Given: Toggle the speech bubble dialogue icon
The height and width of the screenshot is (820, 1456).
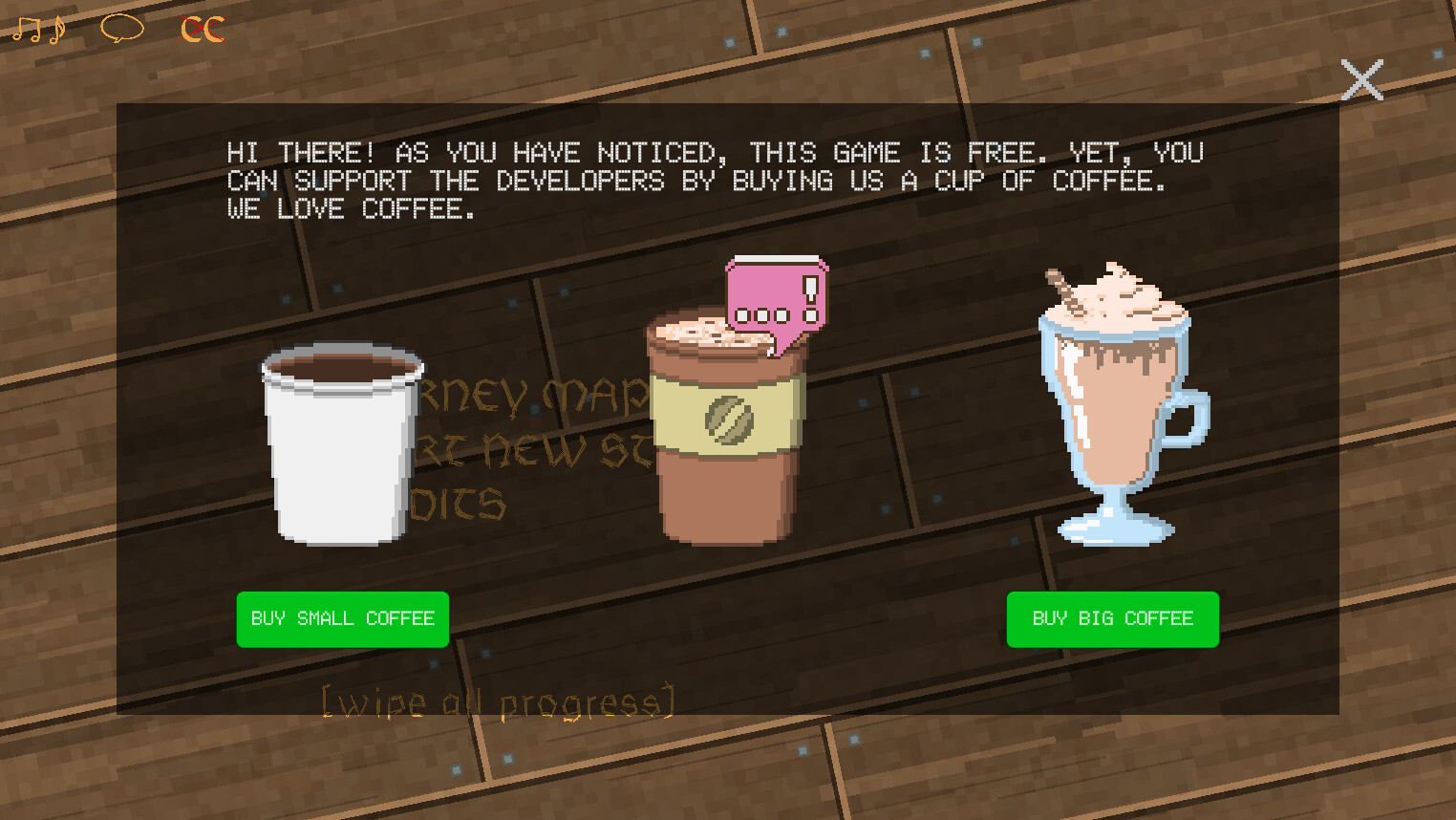Looking at the screenshot, I should pos(121,29).
